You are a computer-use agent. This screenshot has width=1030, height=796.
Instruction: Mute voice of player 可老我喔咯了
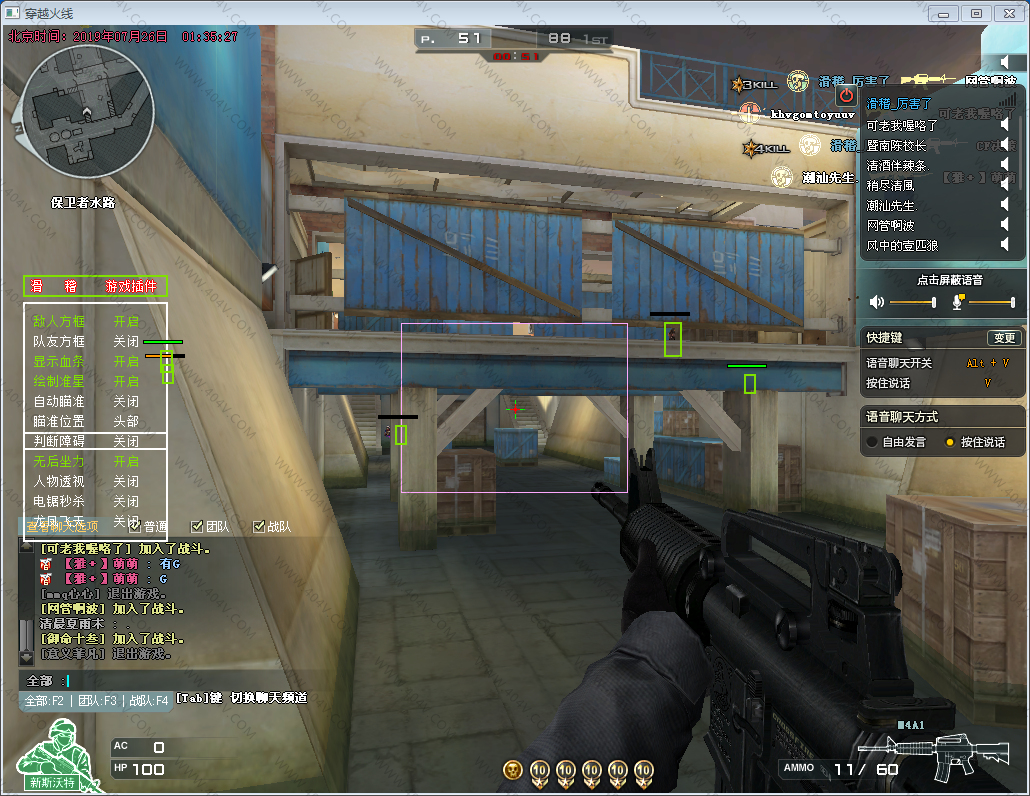point(1005,126)
